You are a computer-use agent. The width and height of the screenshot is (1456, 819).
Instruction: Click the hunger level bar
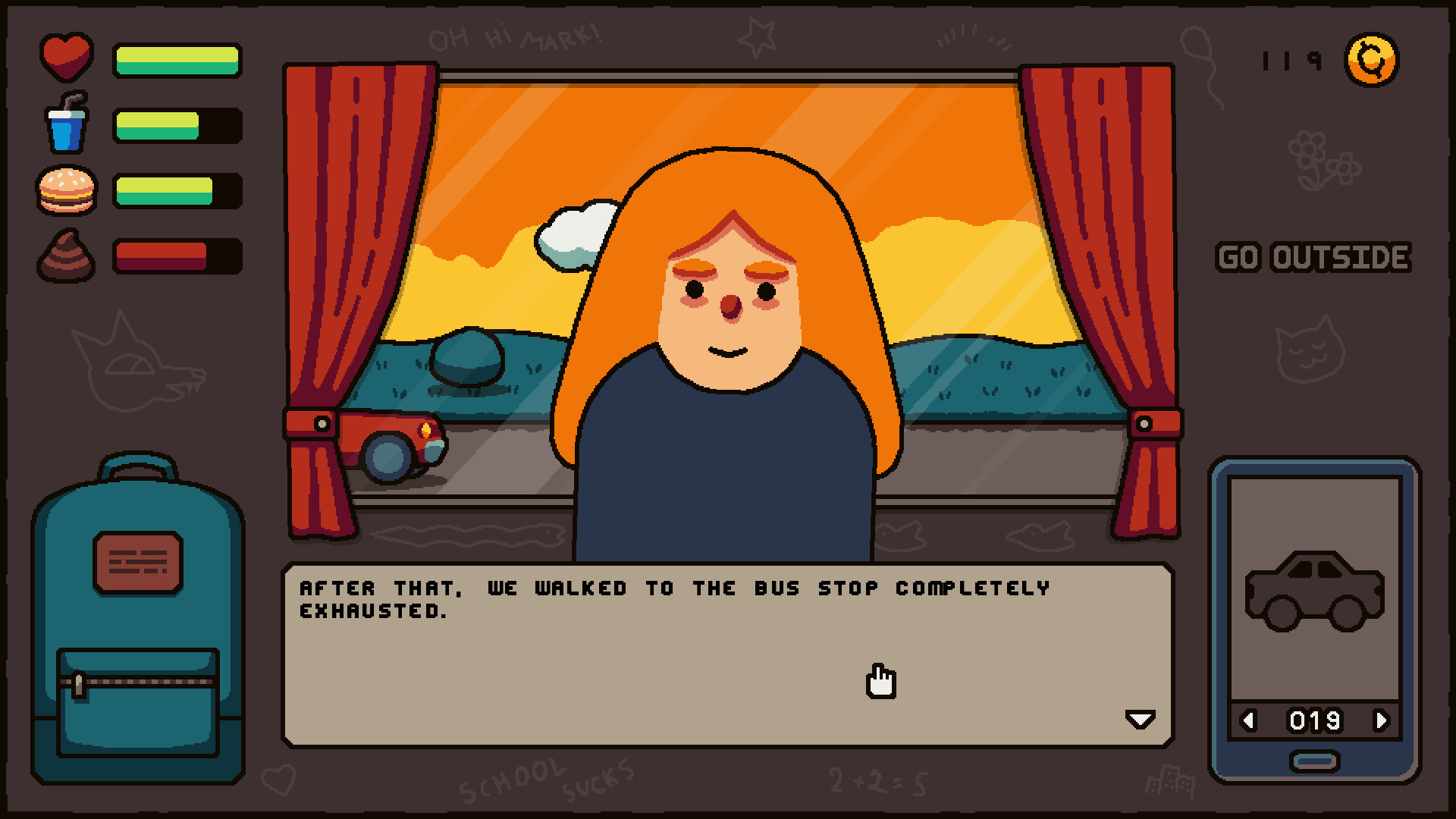click(x=177, y=189)
